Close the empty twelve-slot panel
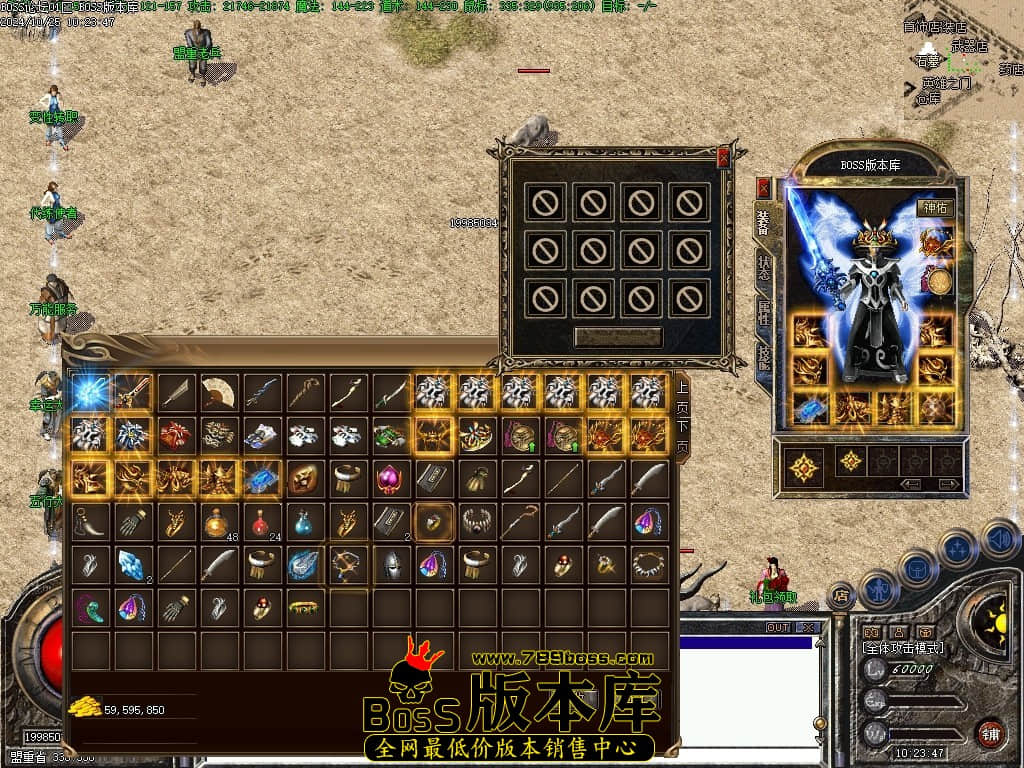 coord(723,157)
